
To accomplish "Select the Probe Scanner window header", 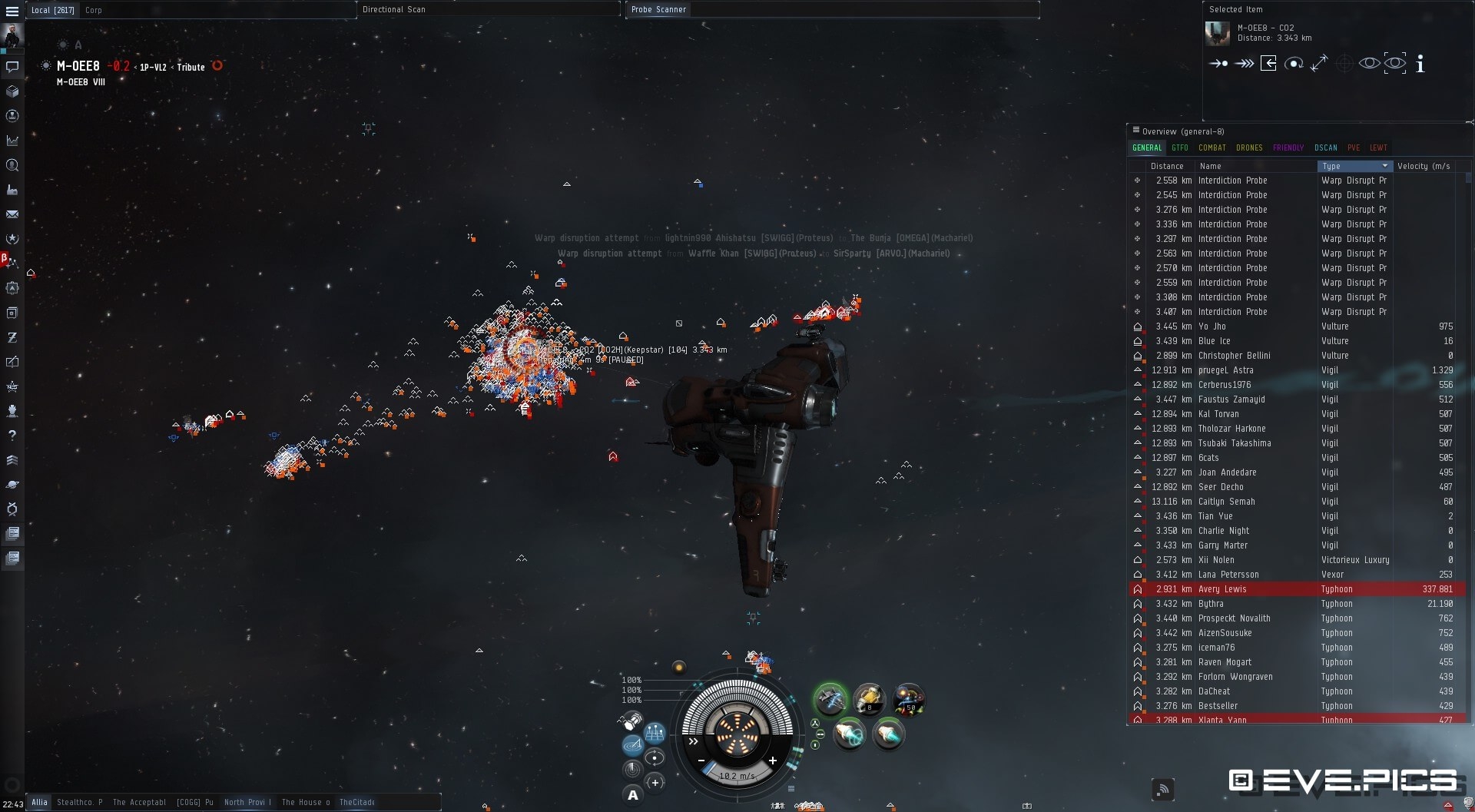I will click(x=658, y=9).
